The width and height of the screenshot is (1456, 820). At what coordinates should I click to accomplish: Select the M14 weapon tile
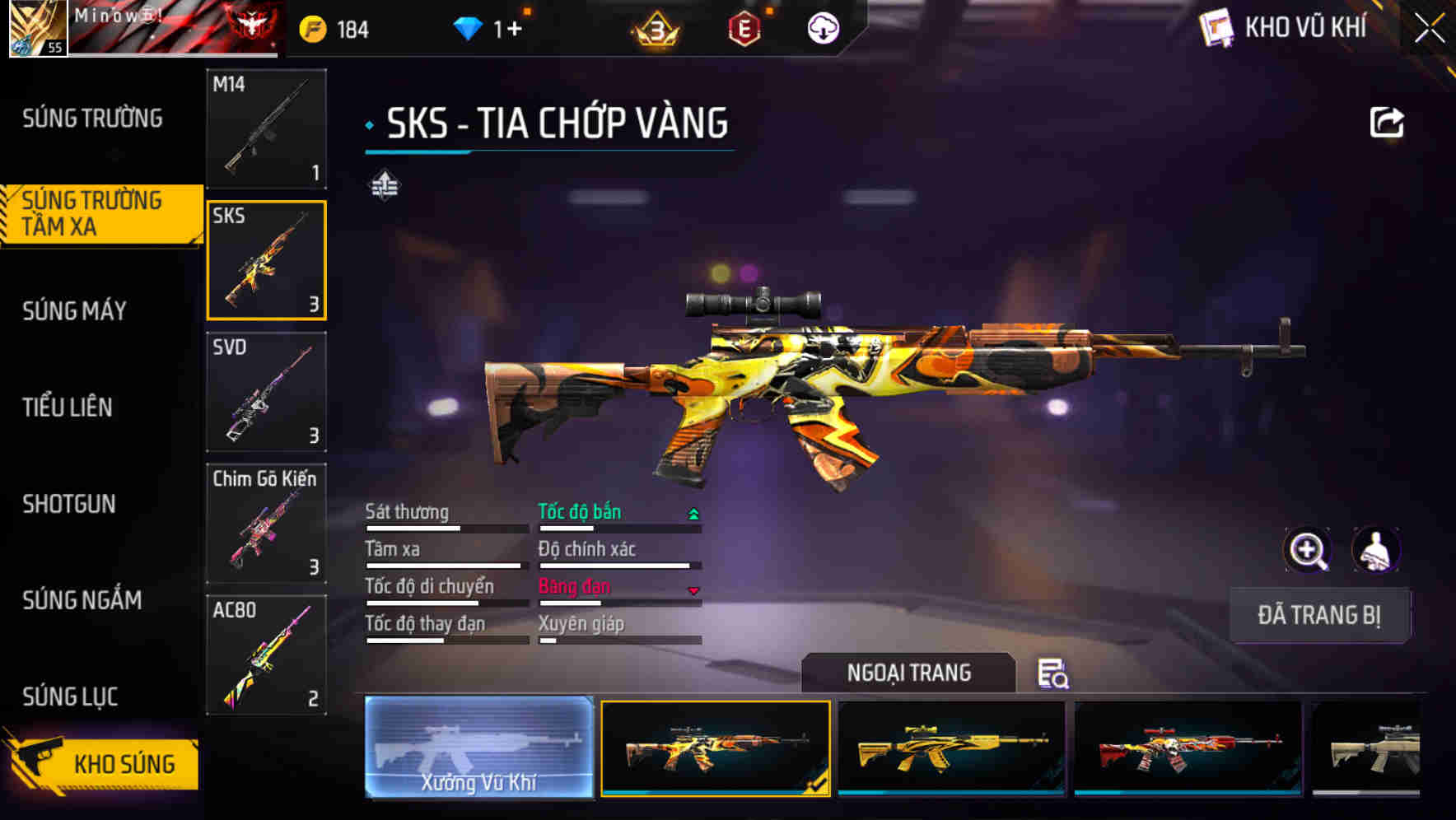266,128
